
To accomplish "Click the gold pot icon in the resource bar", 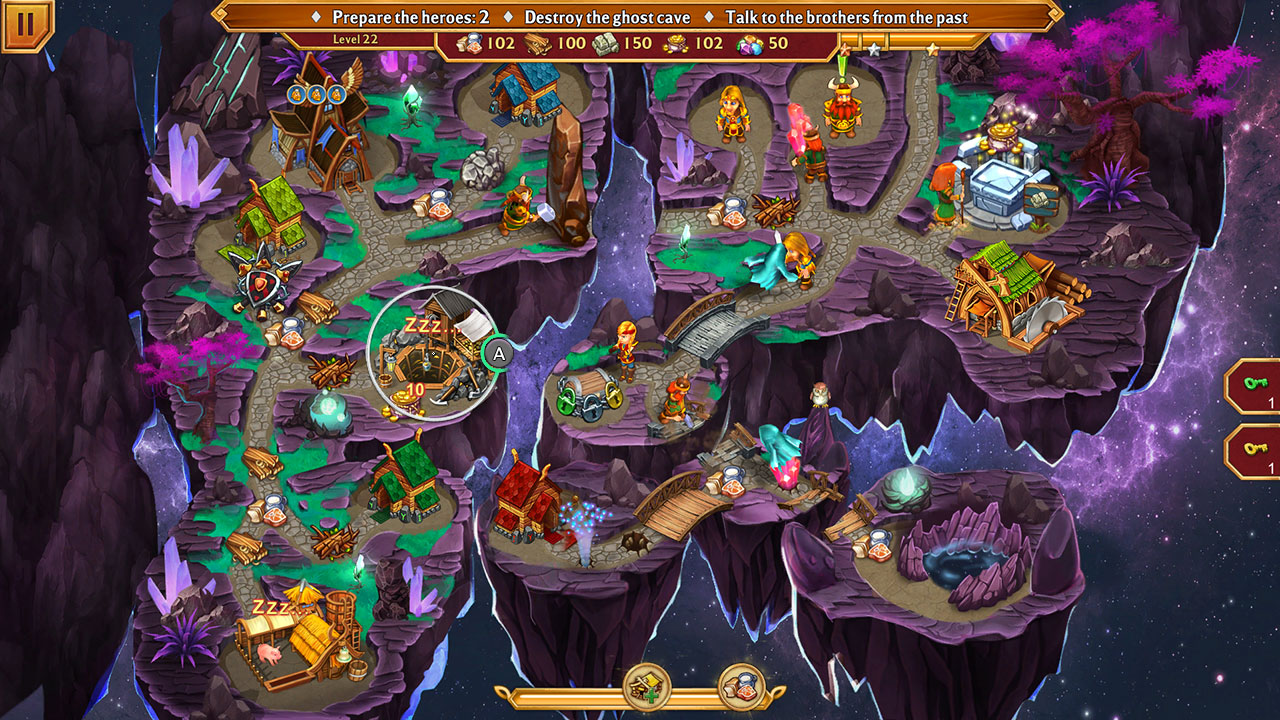I will coord(673,43).
